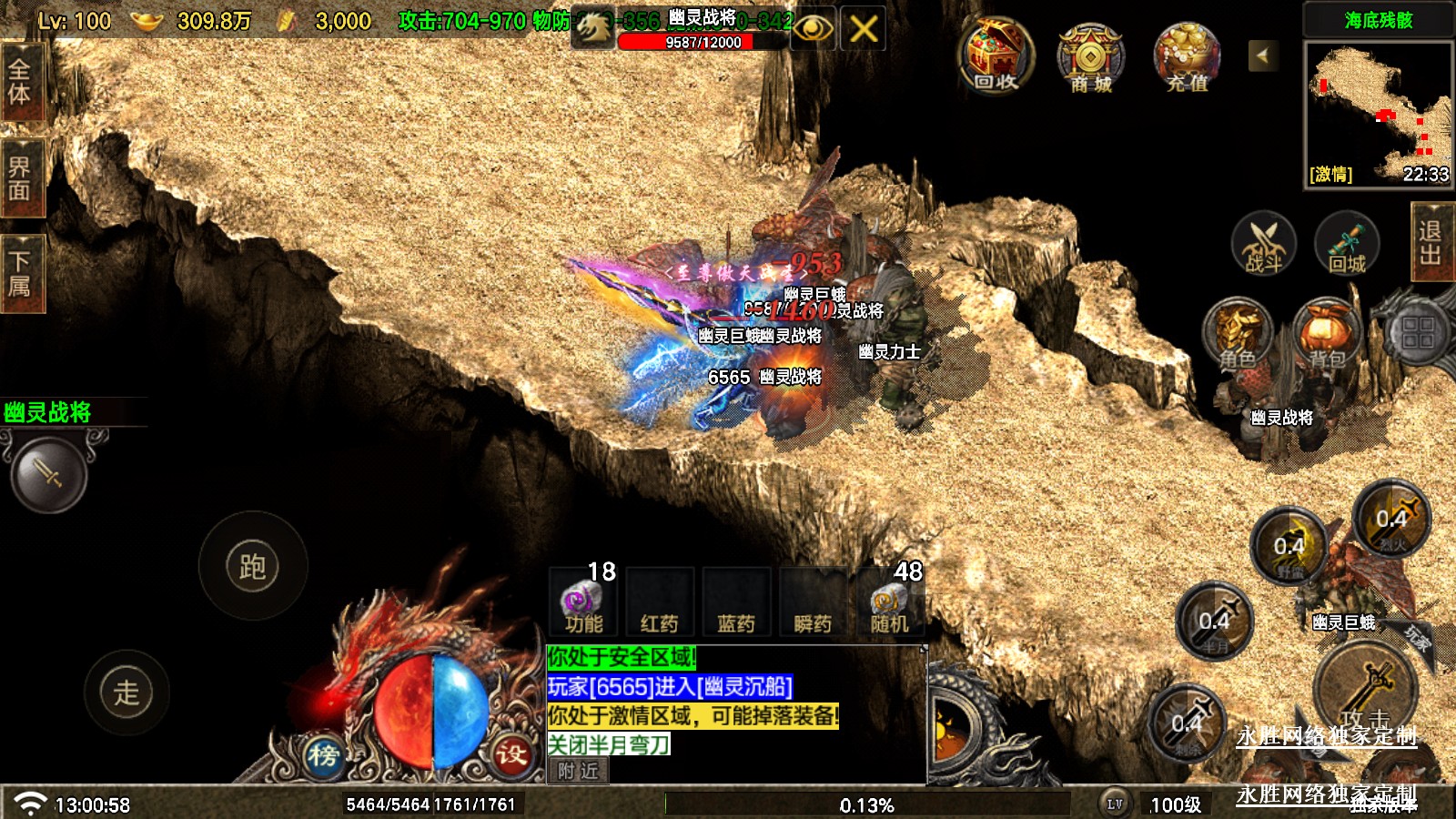
Task: Use 回城 return scroll
Action: coord(1347,244)
